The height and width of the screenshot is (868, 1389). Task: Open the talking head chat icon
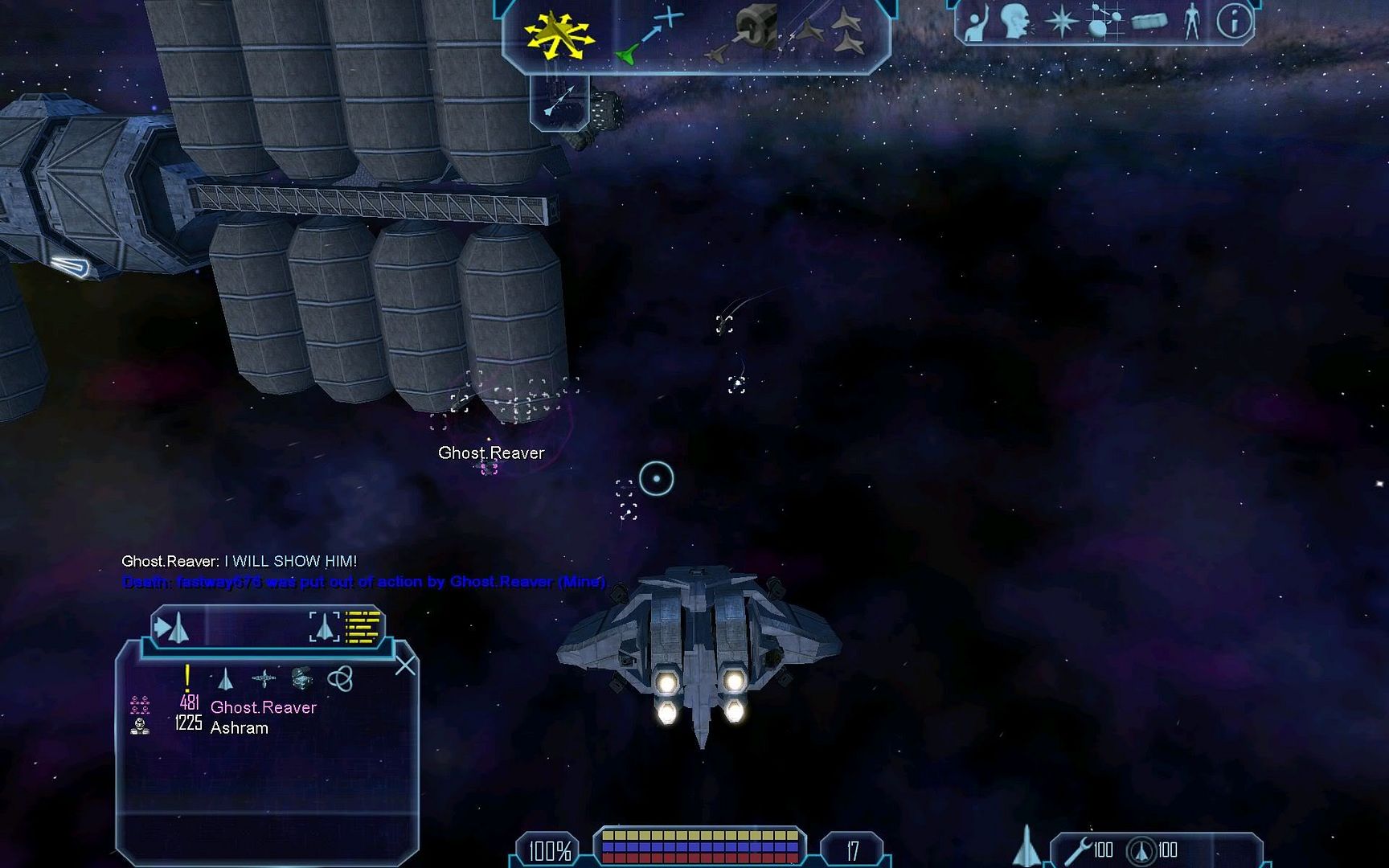click(1014, 22)
